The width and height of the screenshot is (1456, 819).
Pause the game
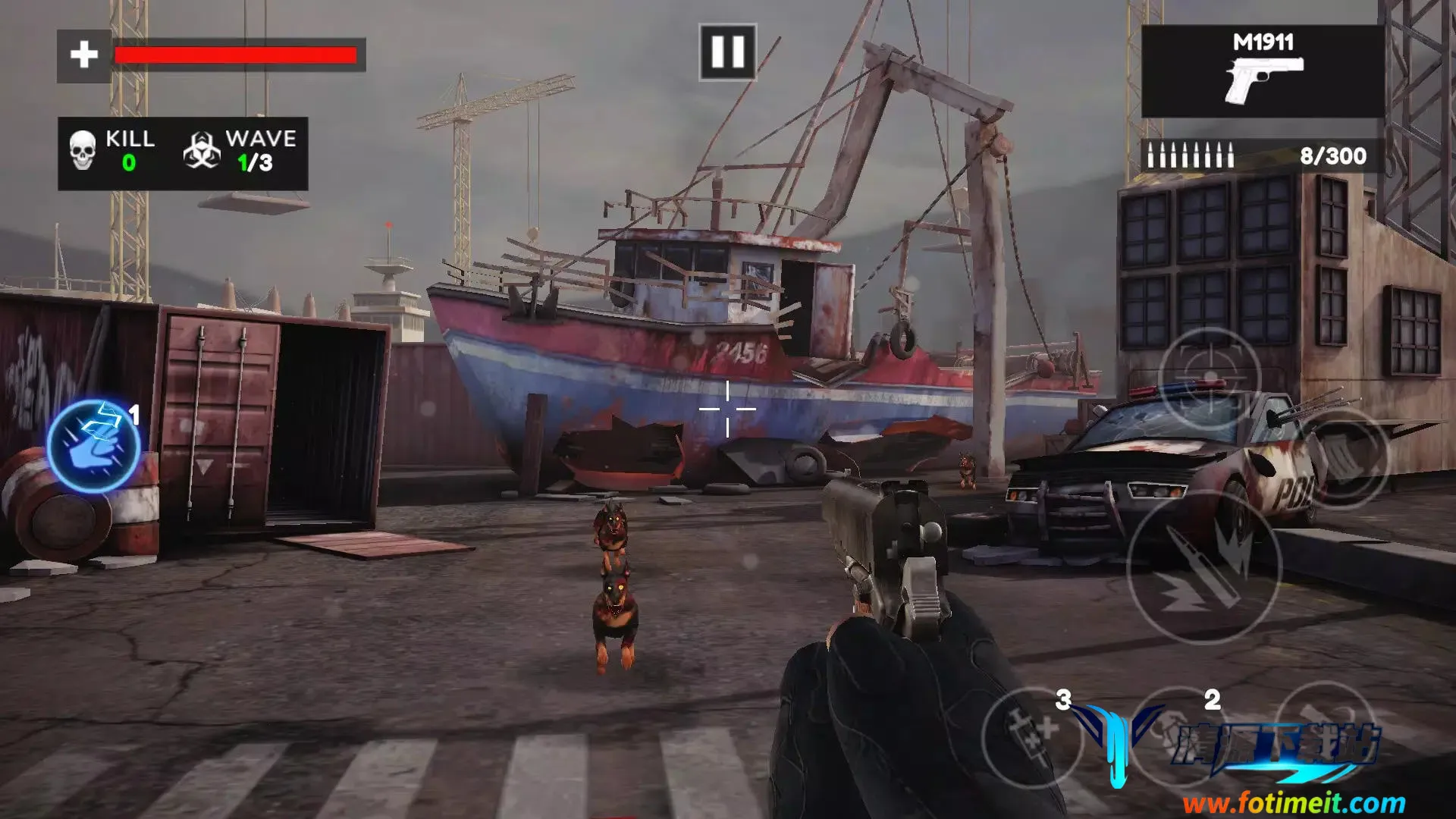(x=727, y=52)
